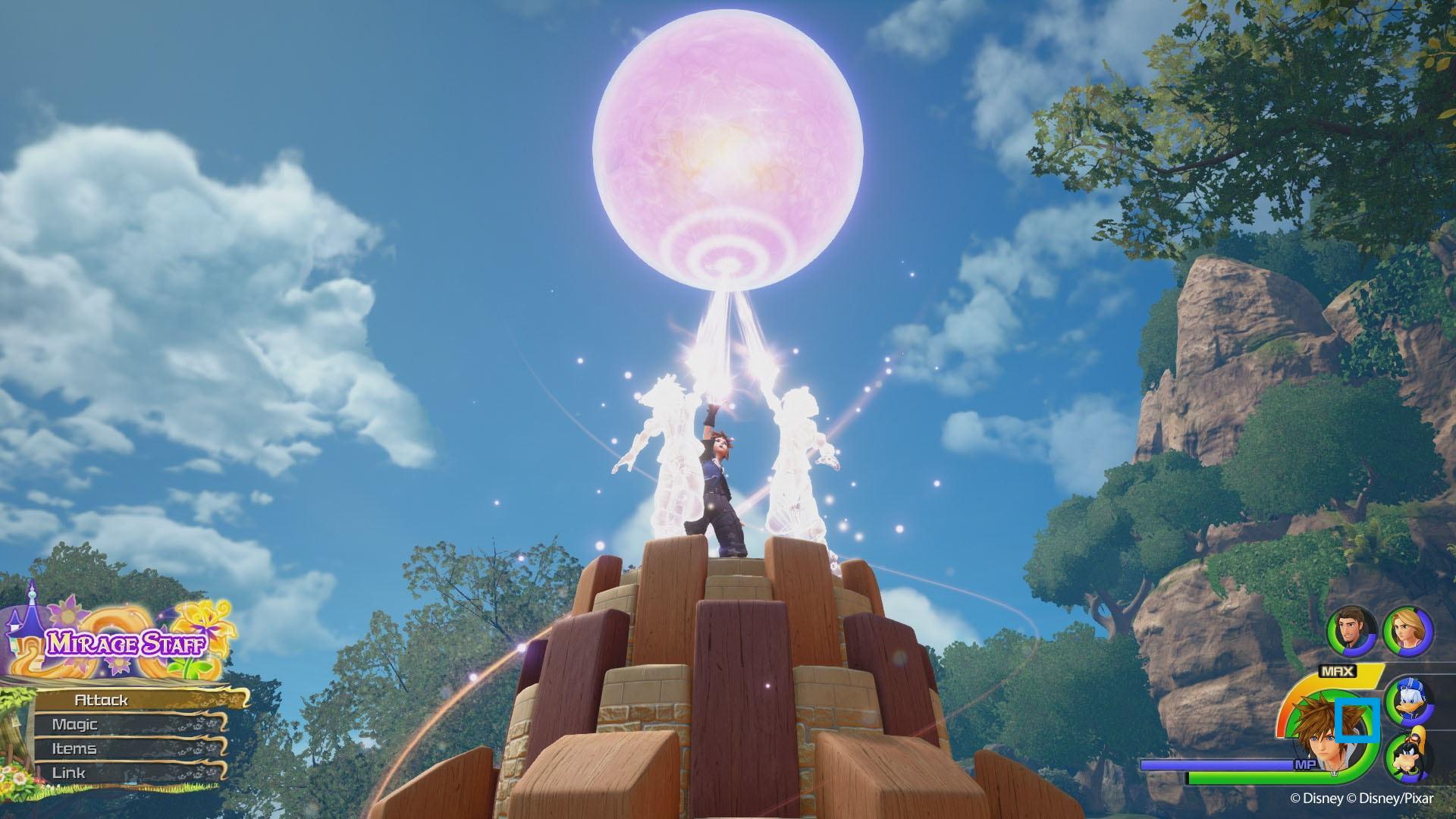Select Attack from the command menu
1456x819 pixels.
(102, 701)
